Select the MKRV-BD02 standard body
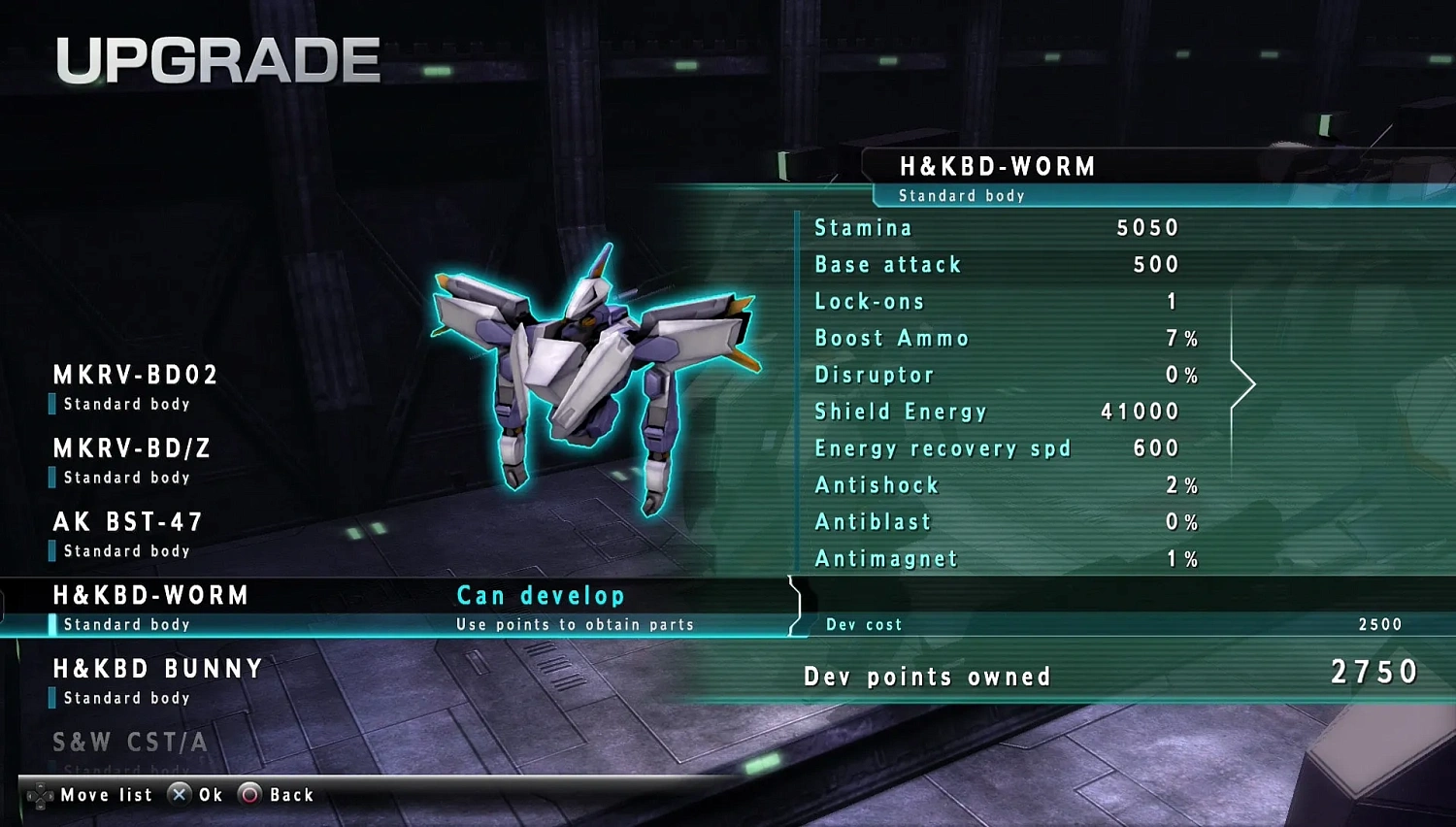The width and height of the screenshot is (1456, 827). tap(136, 376)
